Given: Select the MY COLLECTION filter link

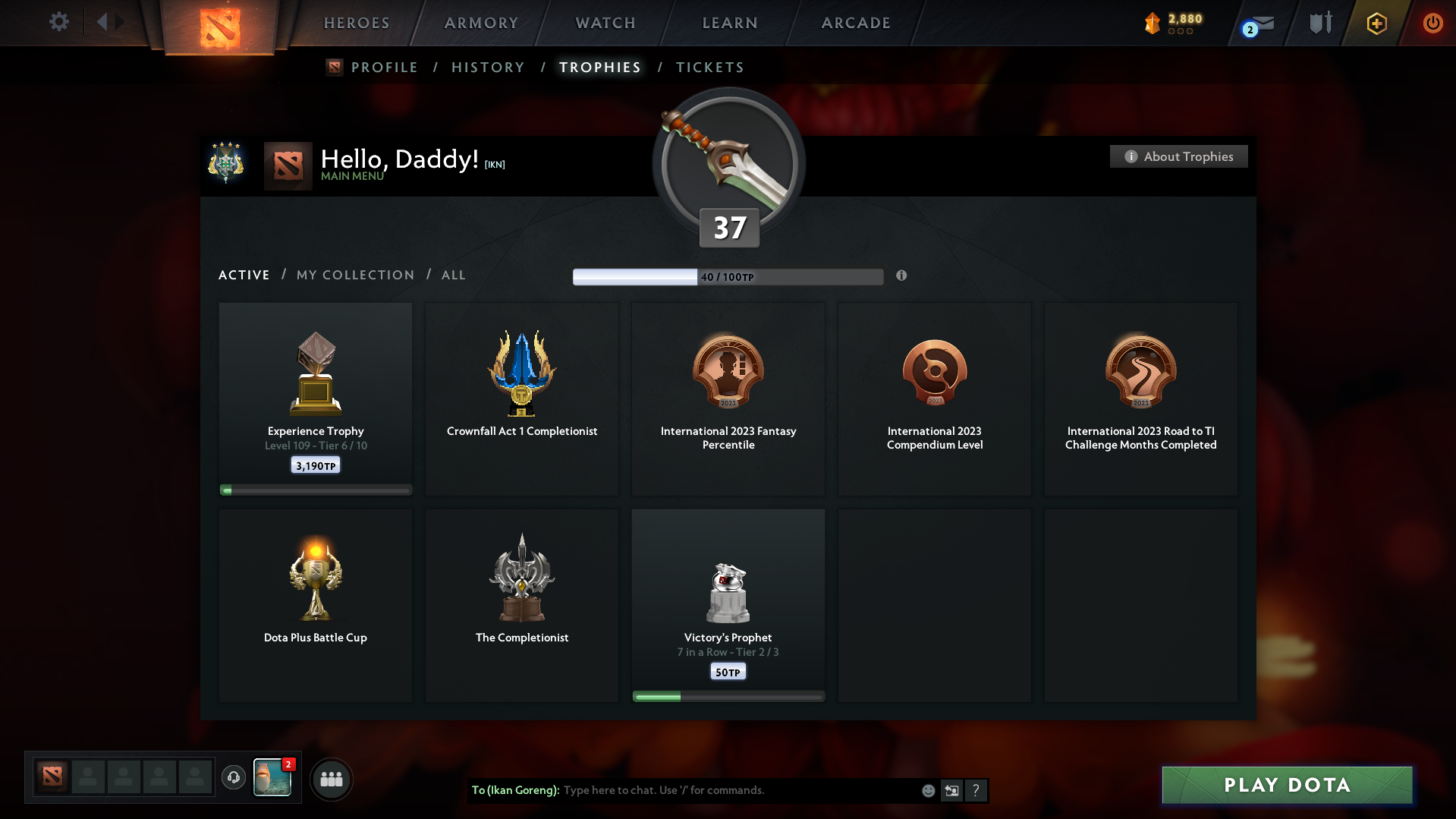Looking at the screenshot, I should pos(354,275).
